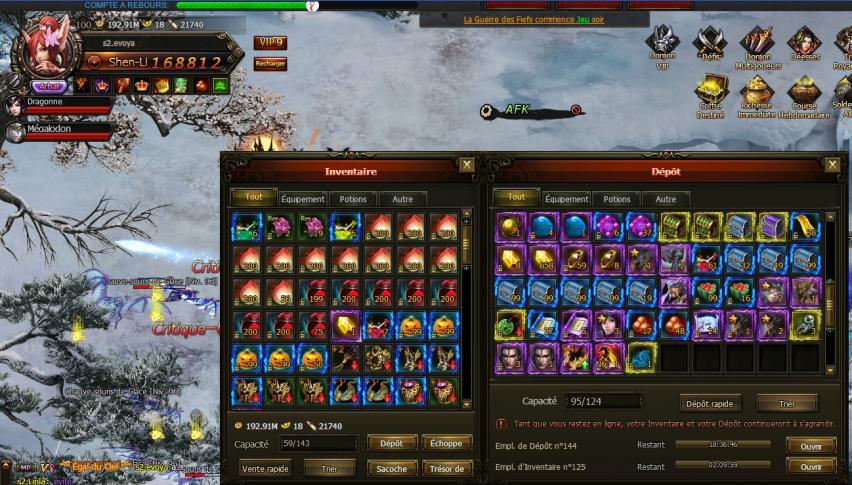The width and height of the screenshot is (852, 485).
Task: Click Ouvrir for Empl. de Dépôt n°144
Action: [810, 445]
